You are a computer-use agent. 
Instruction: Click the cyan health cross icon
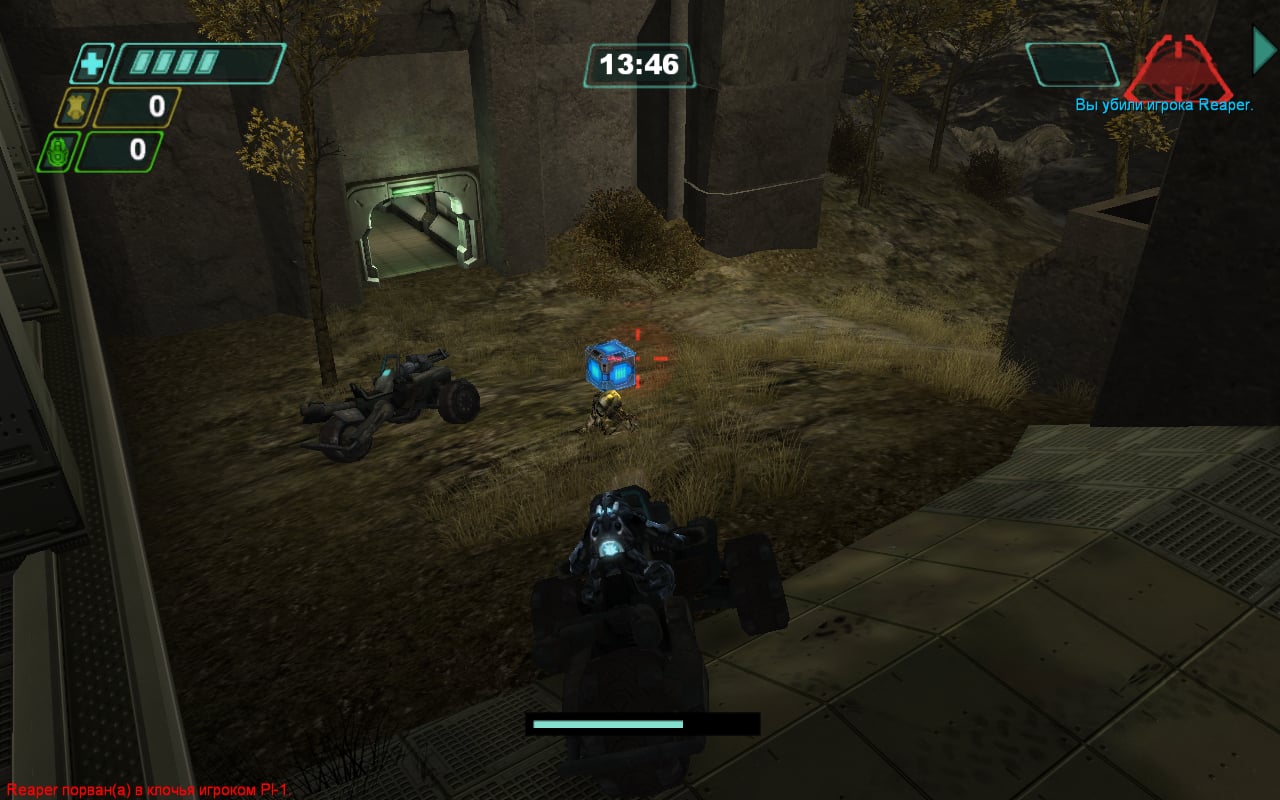tap(91, 65)
